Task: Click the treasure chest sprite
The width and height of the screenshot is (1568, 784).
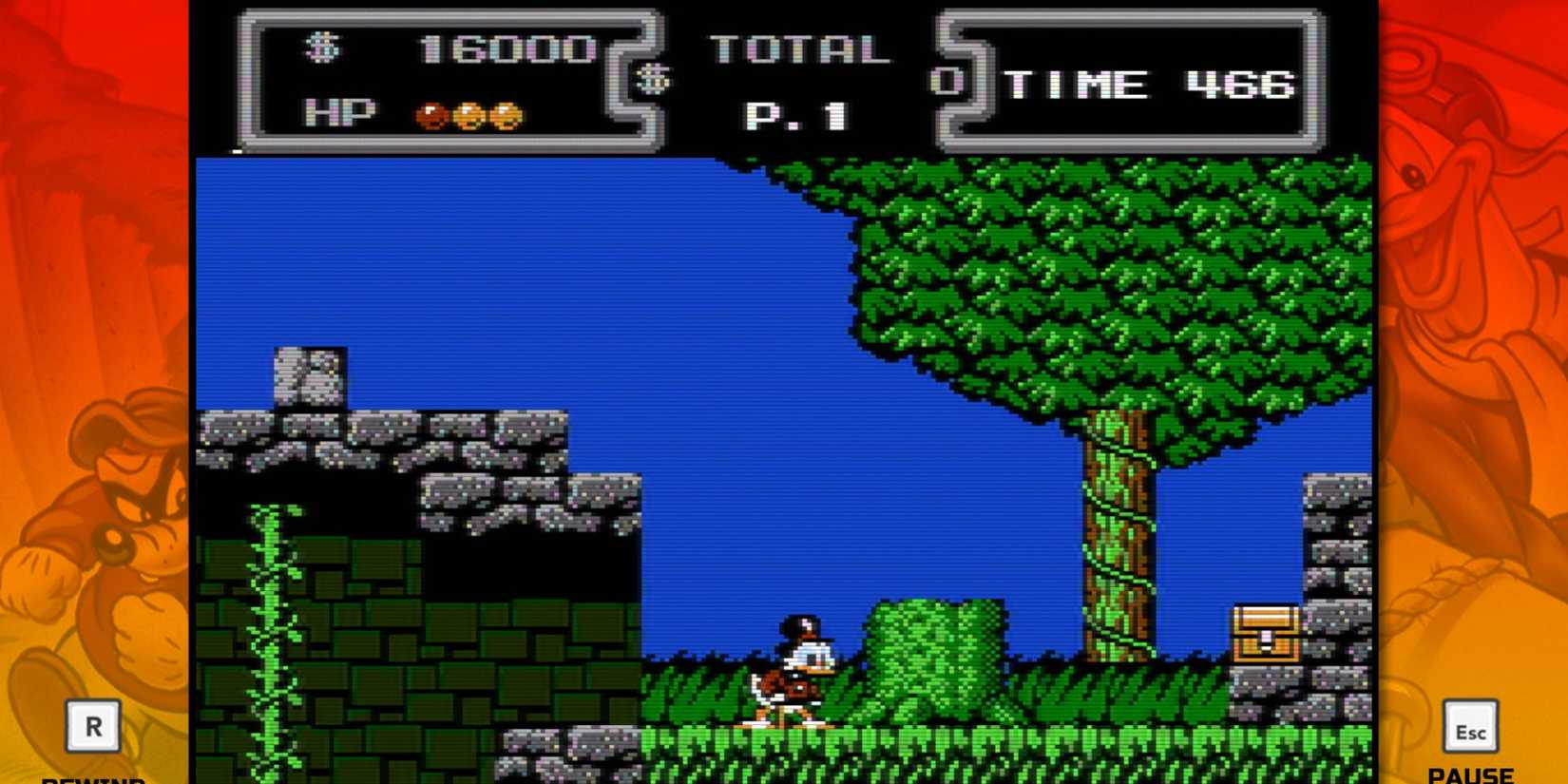Action: point(1264,630)
